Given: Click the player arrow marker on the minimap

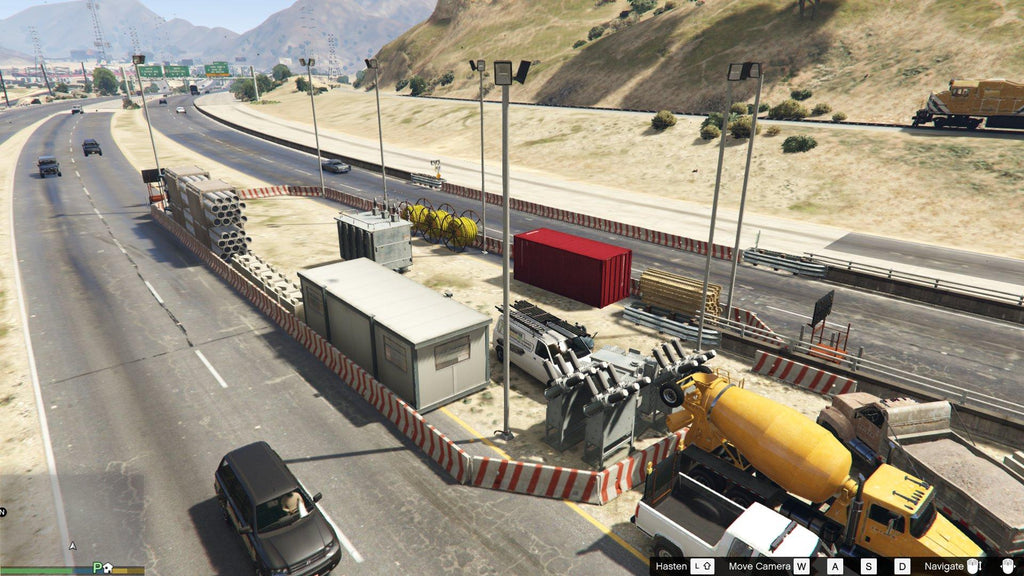Looking at the screenshot, I should [x=72, y=546].
